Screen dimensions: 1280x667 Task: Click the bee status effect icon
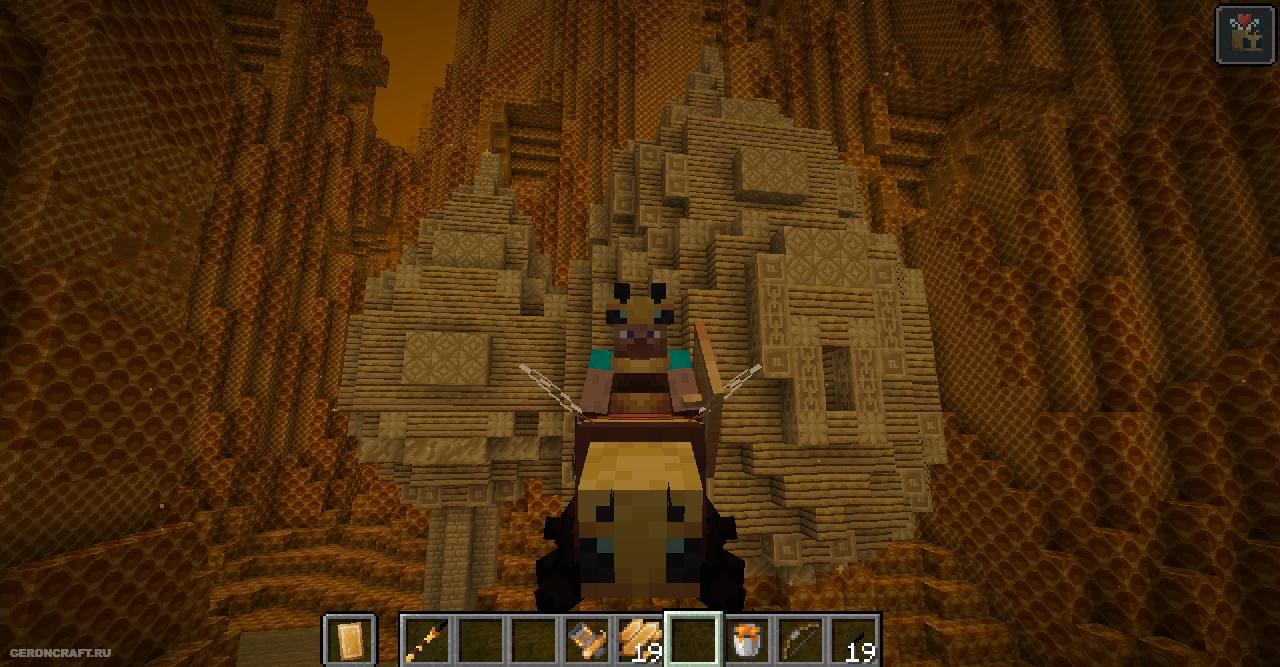pos(1244,34)
